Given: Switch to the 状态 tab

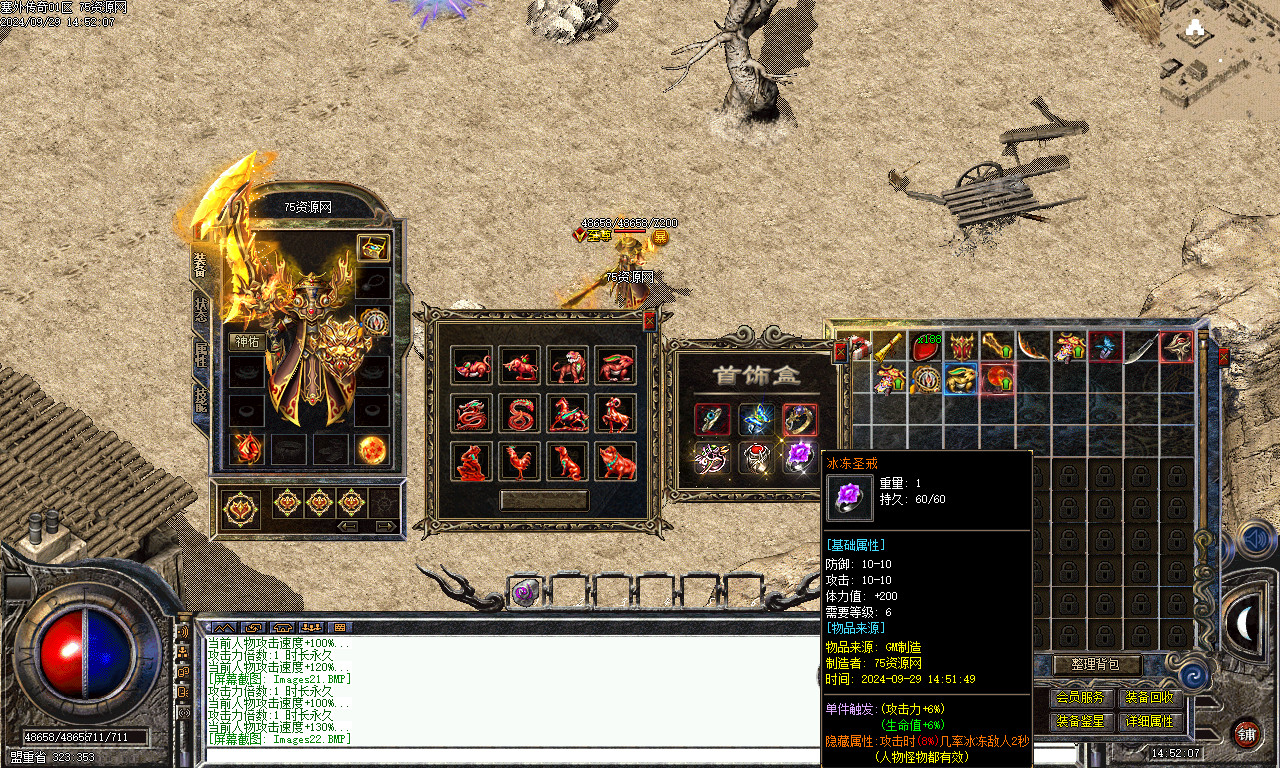Looking at the screenshot, I should (x=200, y=309).
